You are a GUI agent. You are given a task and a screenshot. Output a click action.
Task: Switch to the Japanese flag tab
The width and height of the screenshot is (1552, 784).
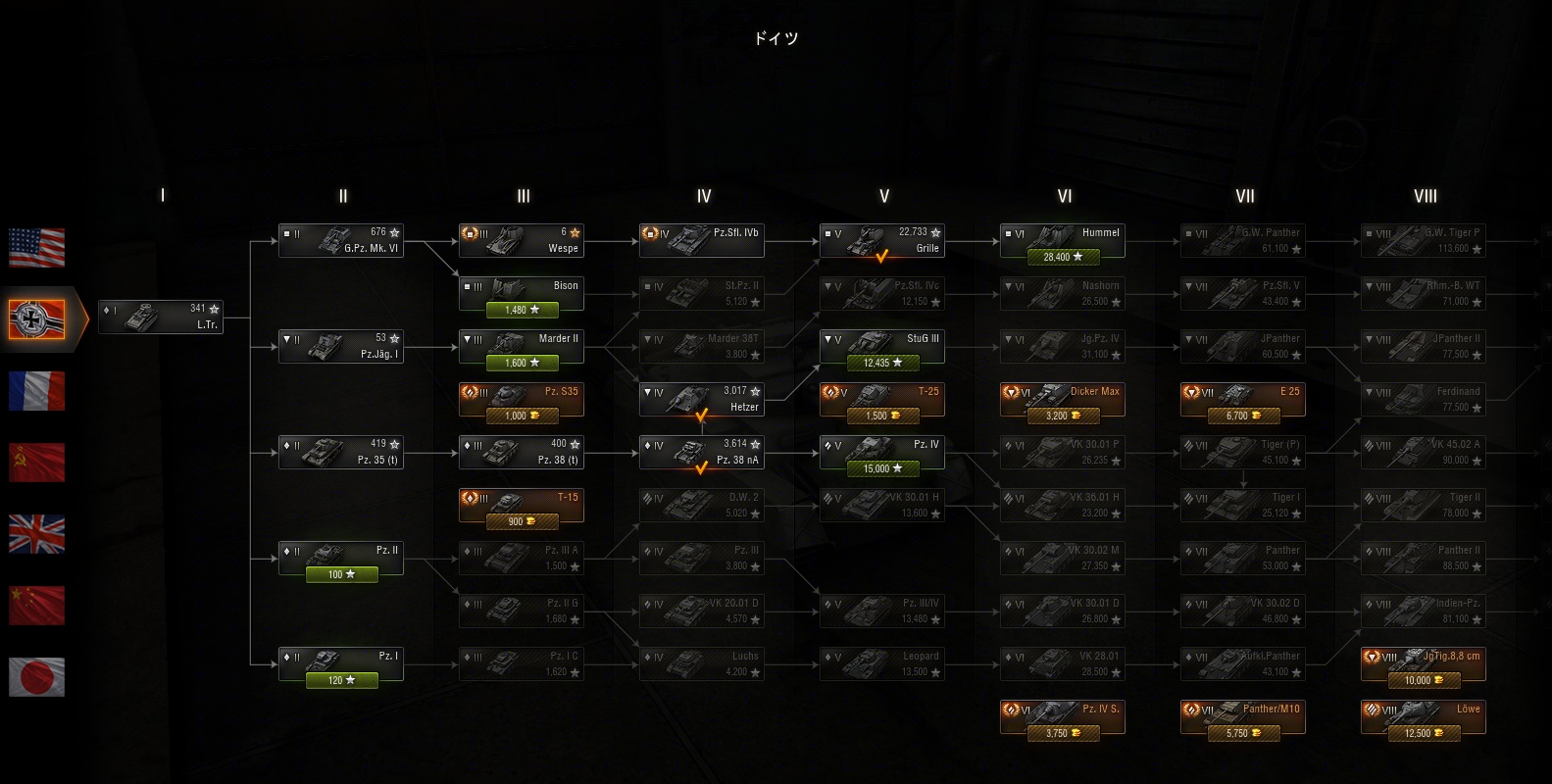[37, 677]
